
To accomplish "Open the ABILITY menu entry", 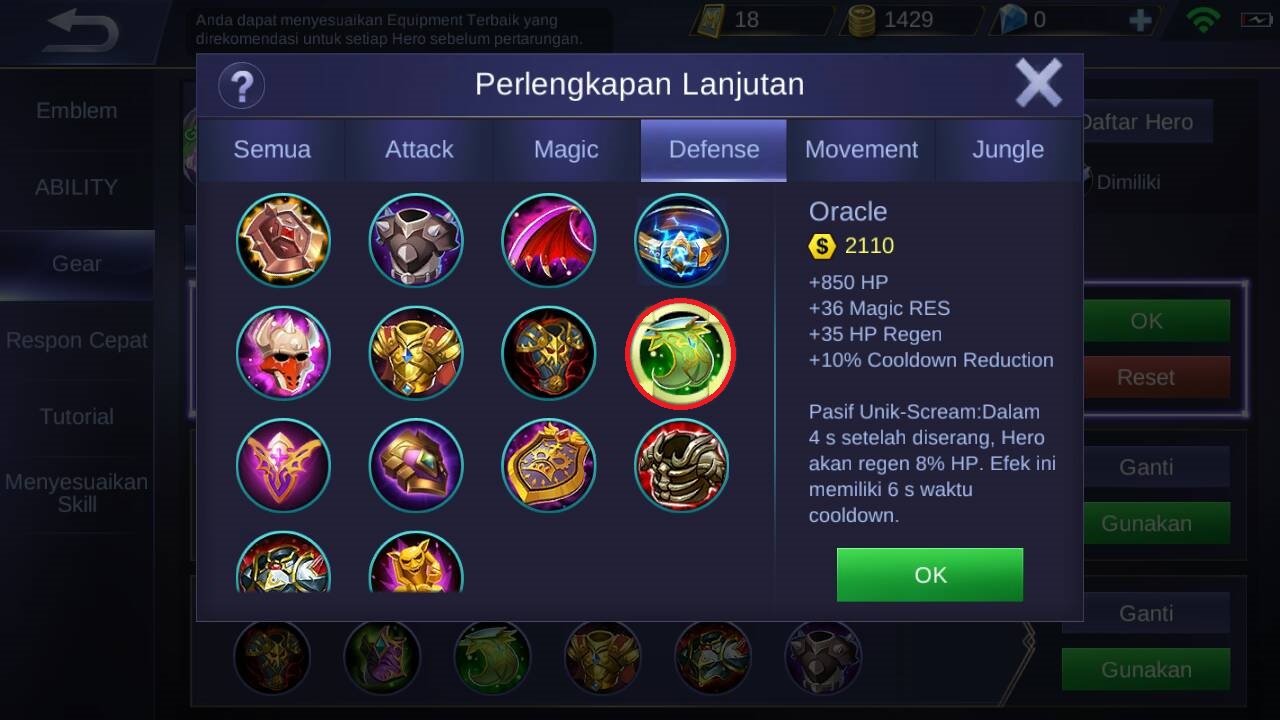I will (77, 187).
